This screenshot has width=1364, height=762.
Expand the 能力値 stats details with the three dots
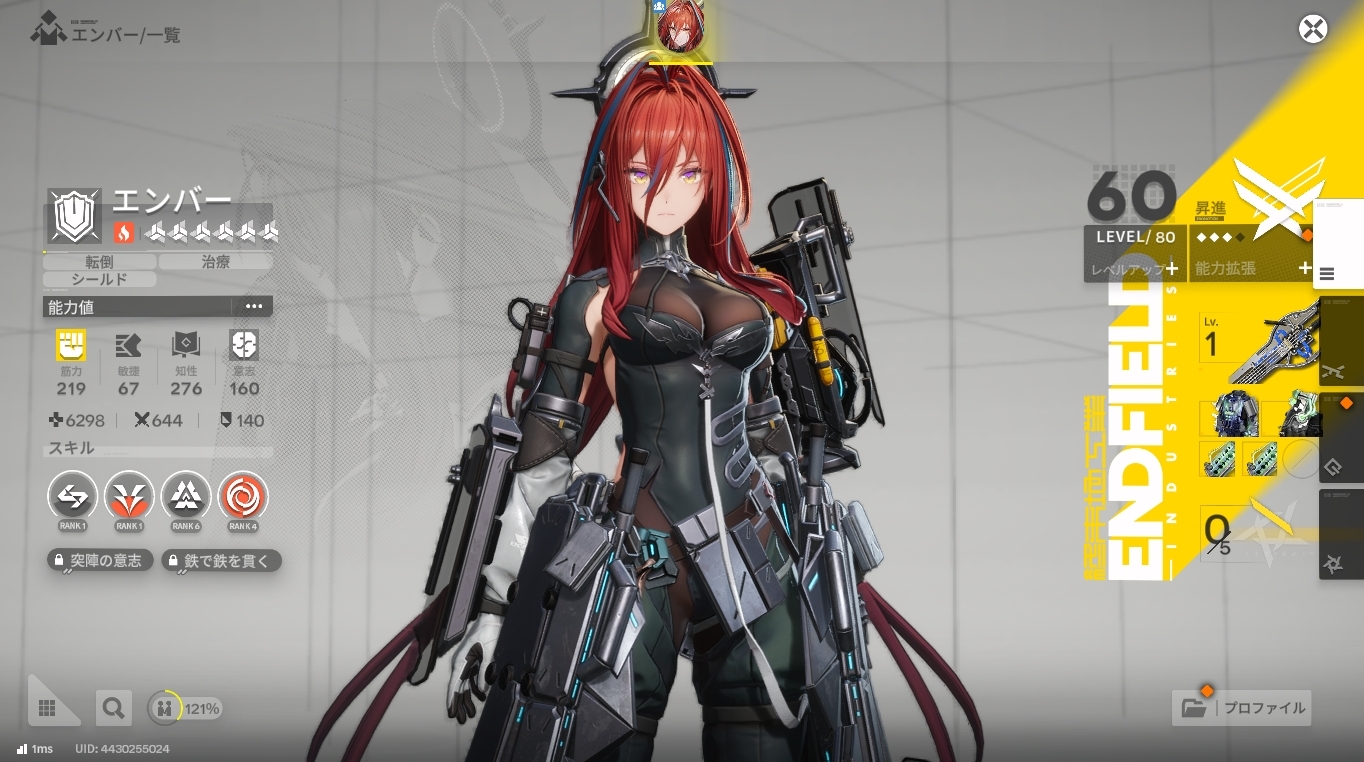coord(254,307)
